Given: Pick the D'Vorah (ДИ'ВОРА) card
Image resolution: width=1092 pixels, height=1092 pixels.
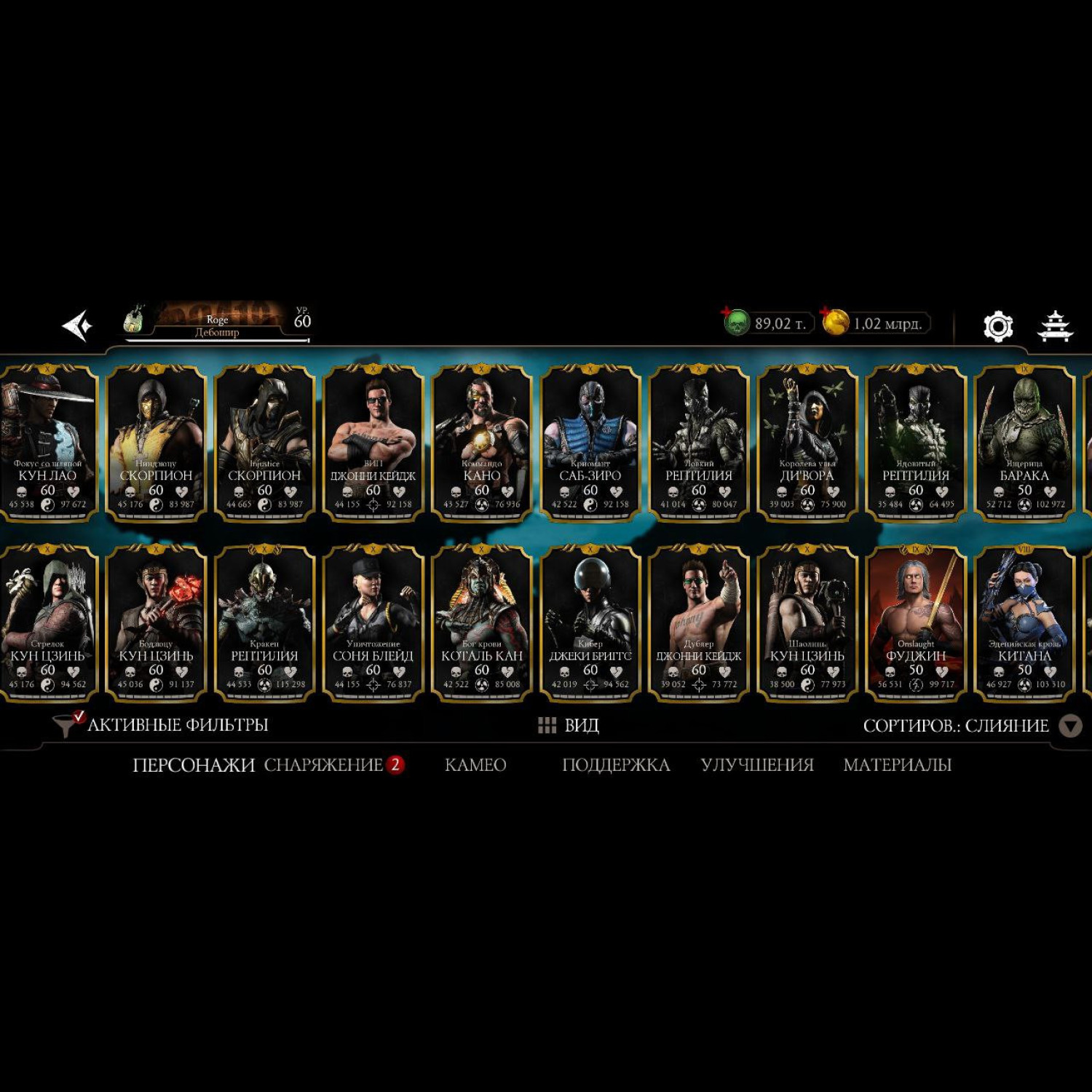Looking at the screenshot, I should point(807,443).
